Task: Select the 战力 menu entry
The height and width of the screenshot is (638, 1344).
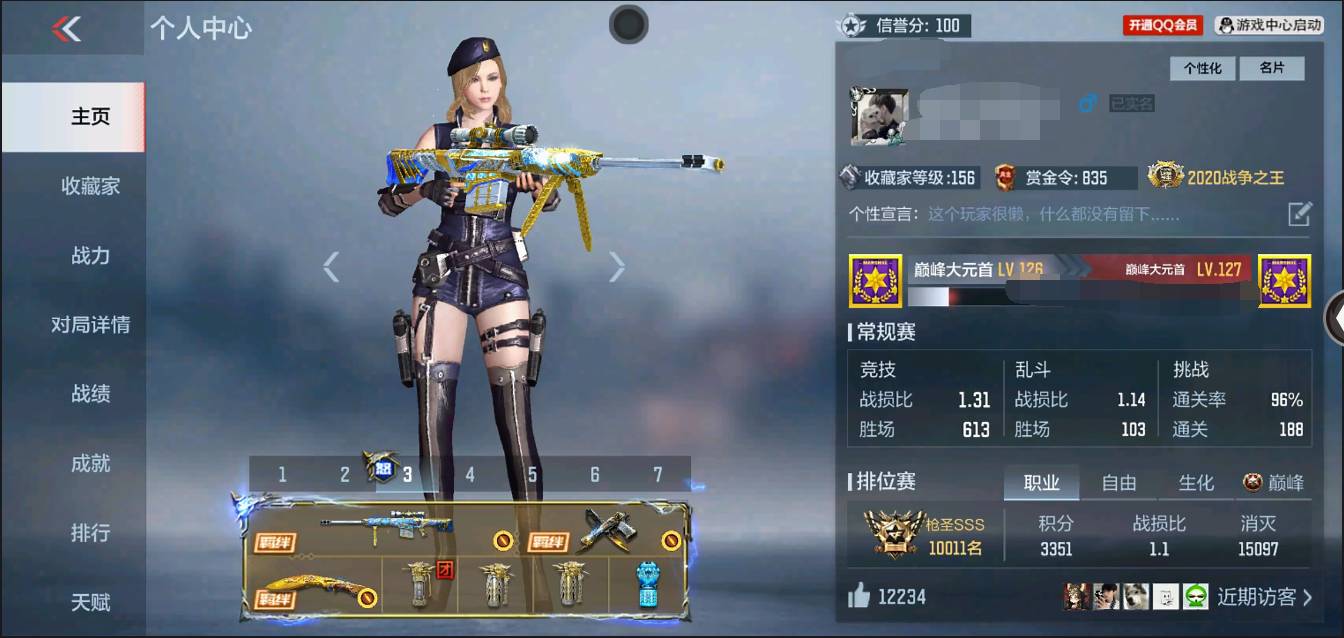Action: coord(90,256)
